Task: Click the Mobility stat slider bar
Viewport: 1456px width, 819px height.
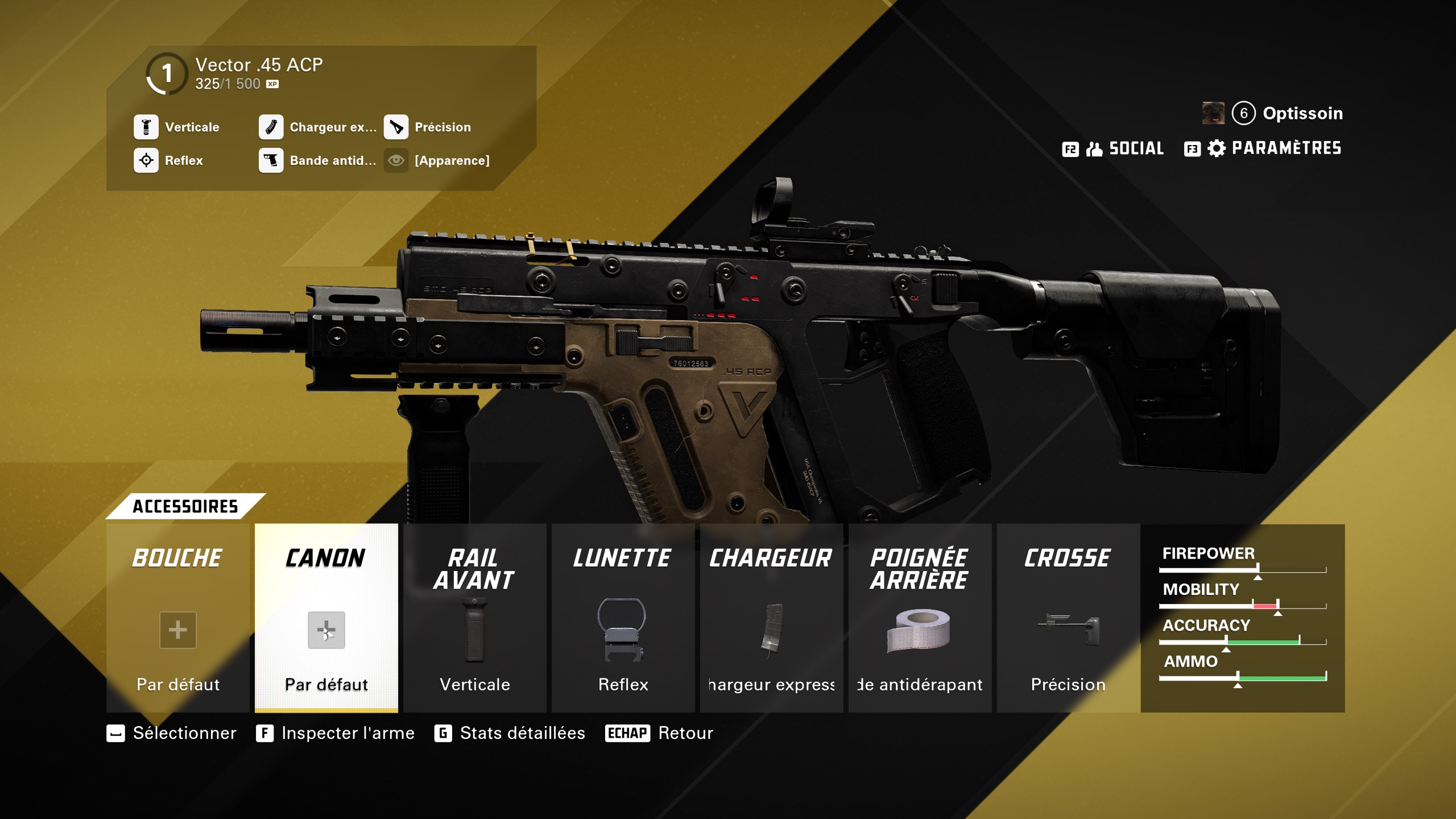Action: pyautogui.click(x=1243, y=605)
